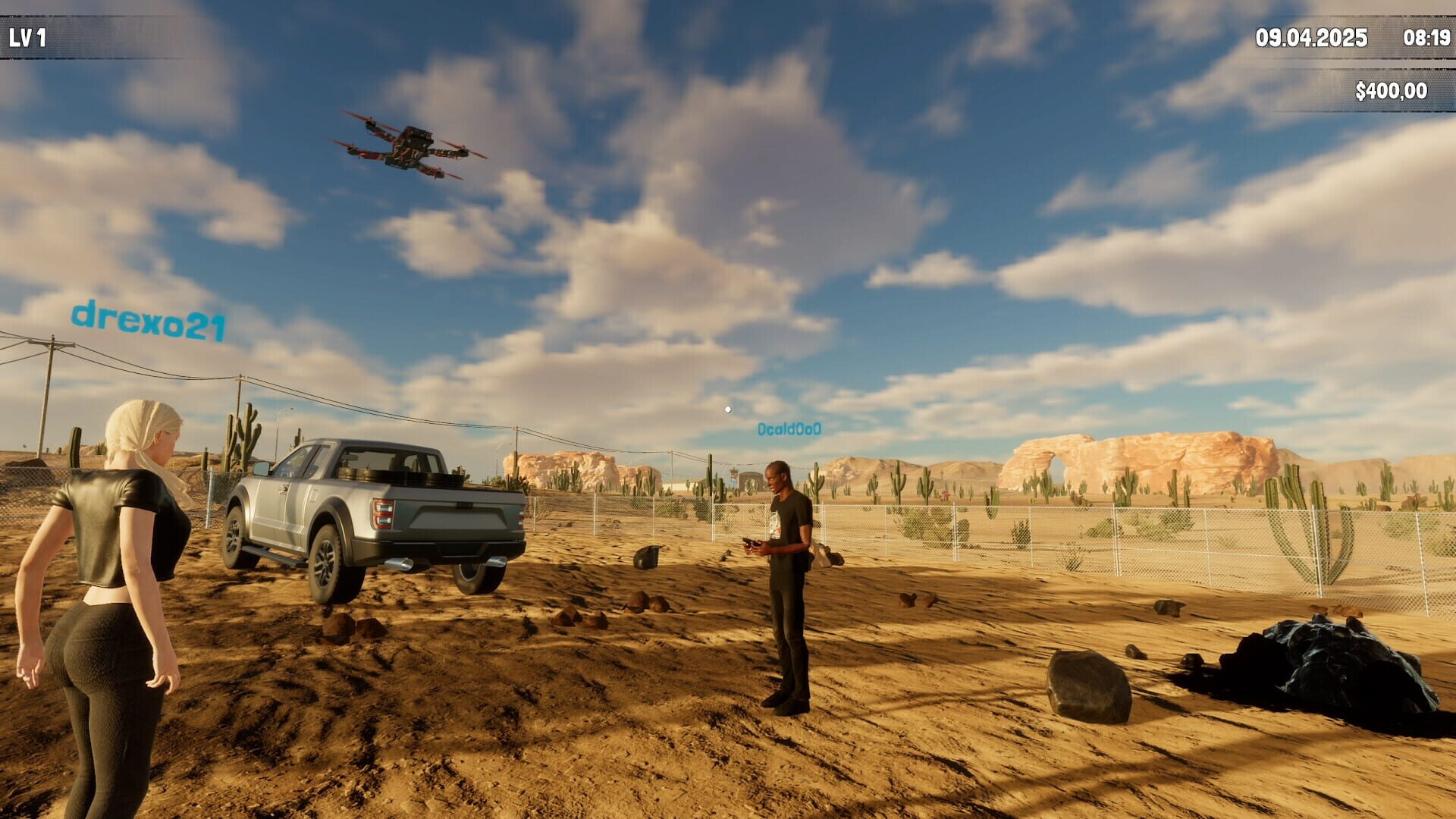
Task: Click the crosshair reticle in screen center
Action: point(728,409)
